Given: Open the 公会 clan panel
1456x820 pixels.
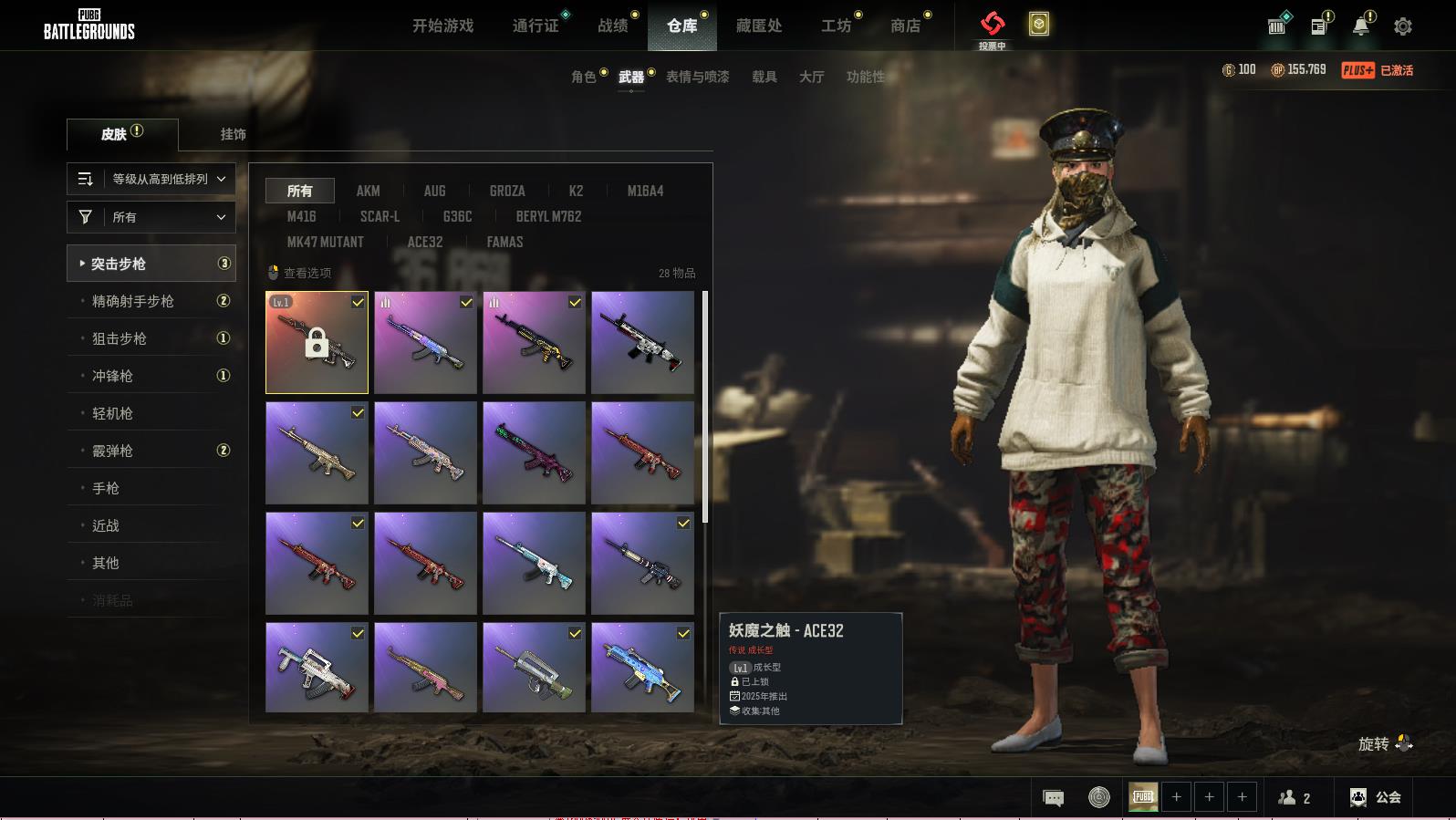Looking at the screenshot, I should [x=1375, y=797].
